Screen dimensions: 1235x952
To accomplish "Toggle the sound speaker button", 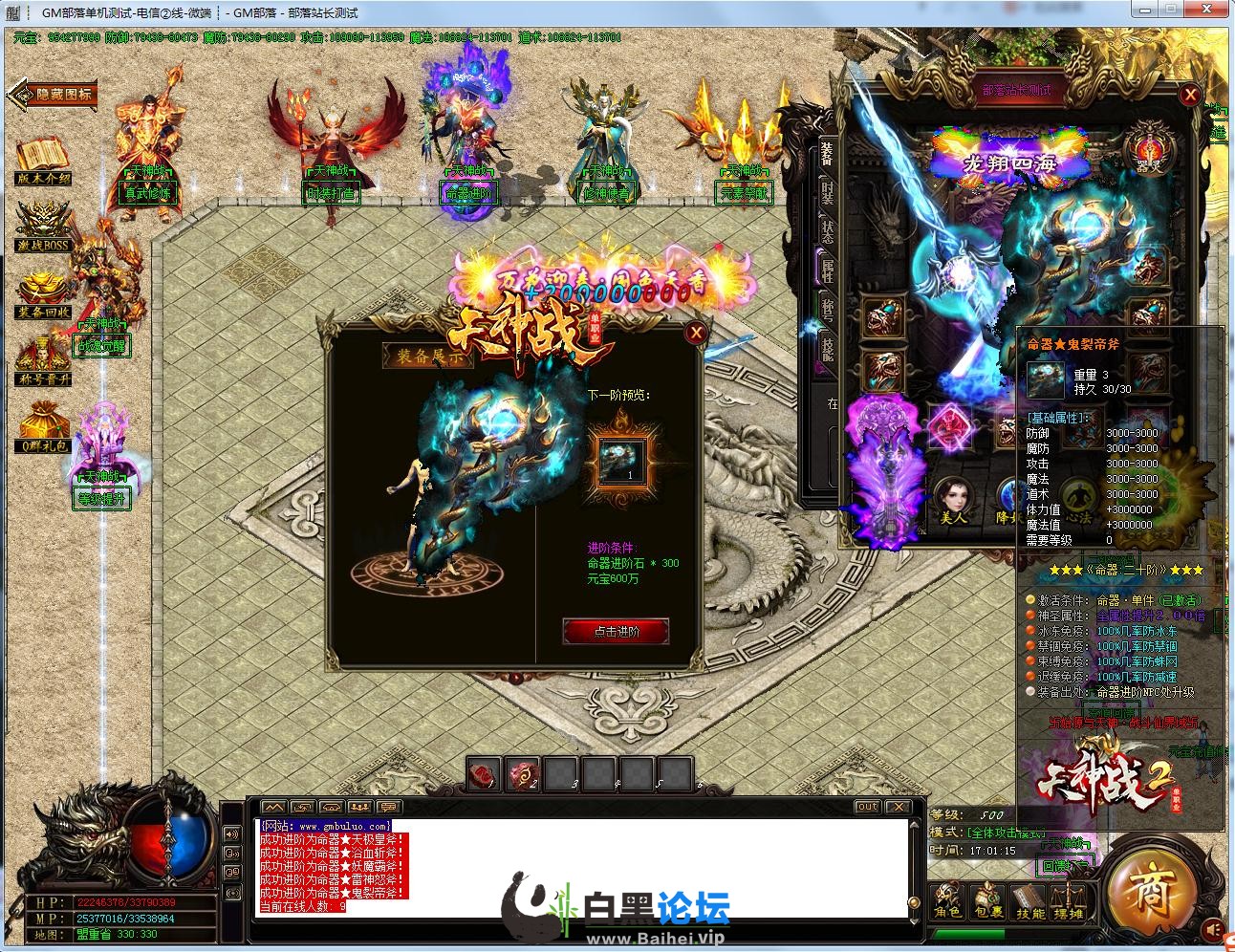I will [1214, 928].
